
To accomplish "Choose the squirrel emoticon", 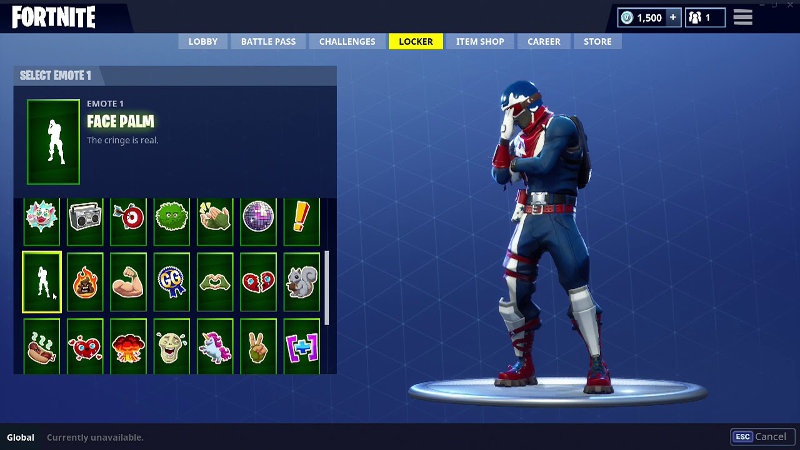I will (301, 282).
